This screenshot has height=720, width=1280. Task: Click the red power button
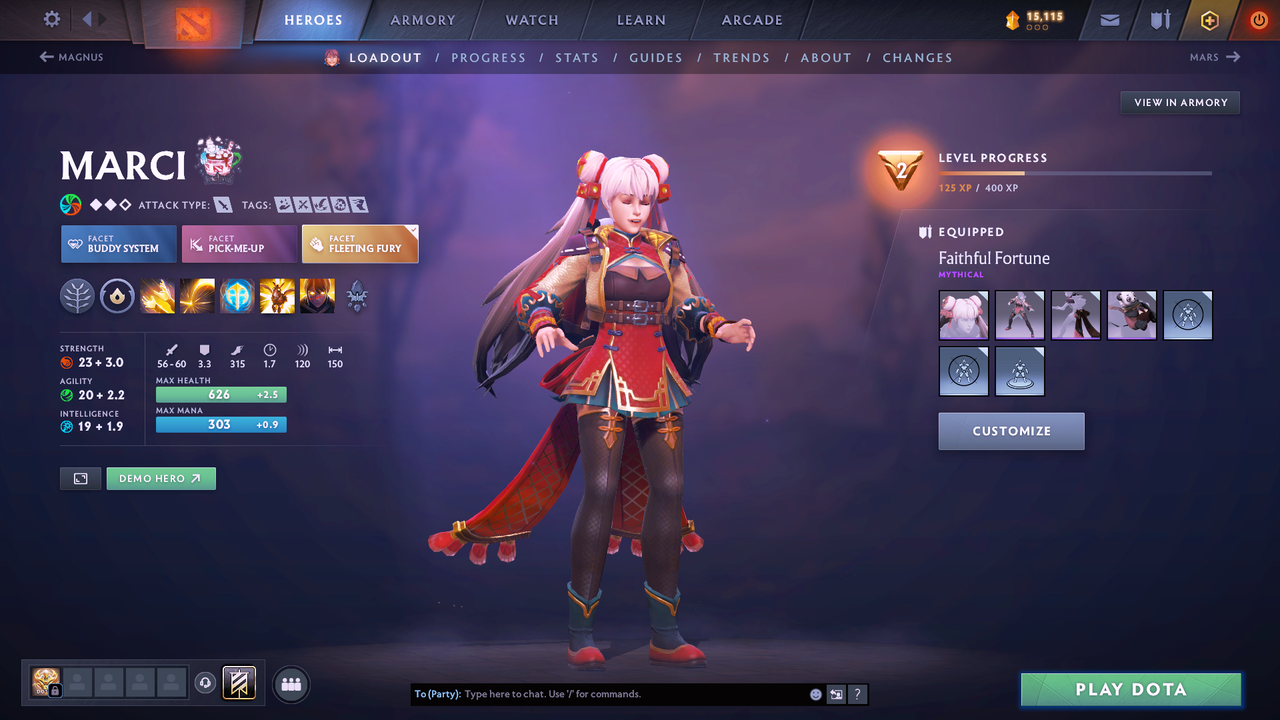(1258, 19)
